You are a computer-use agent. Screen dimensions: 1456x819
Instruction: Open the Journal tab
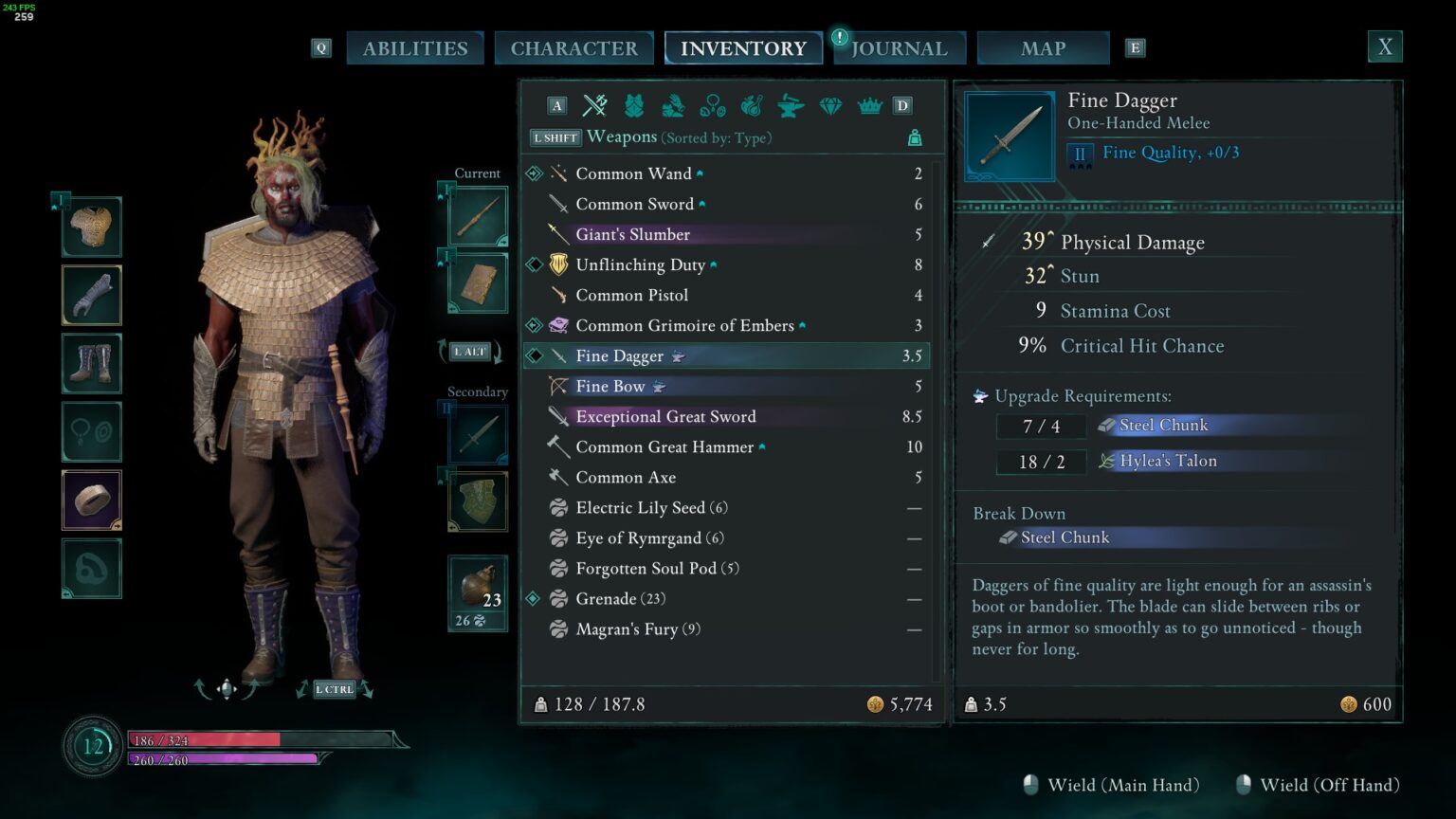pyautogui.click(x=899, y=47)
